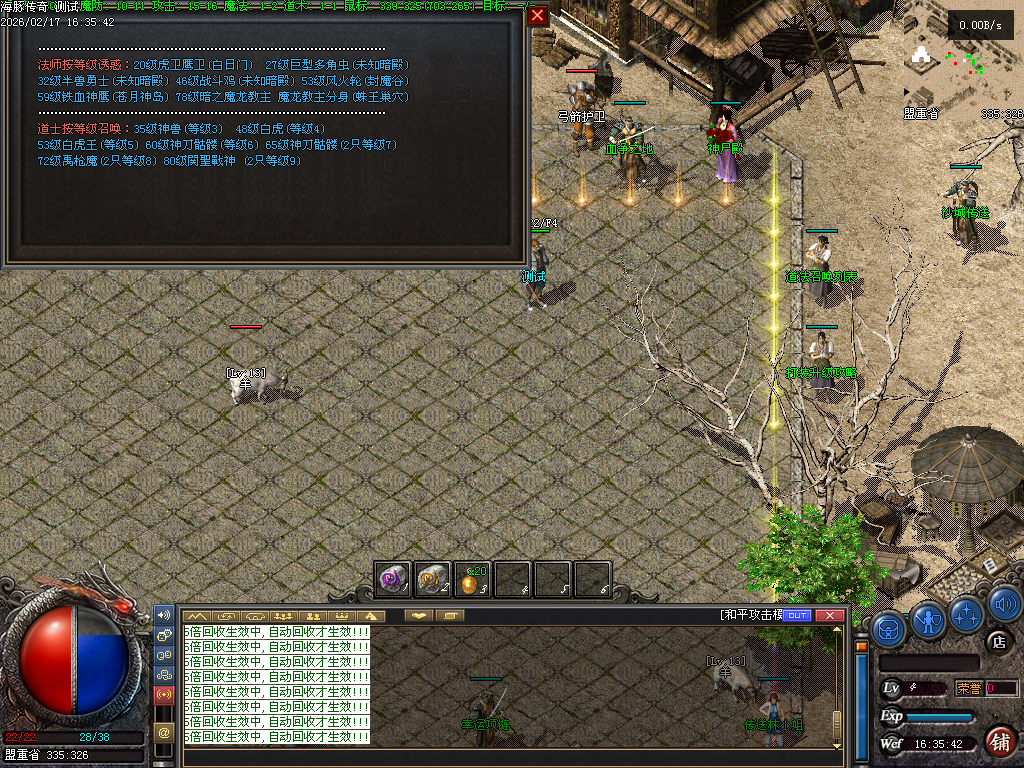Select the gold item stack x20
This screenshot has width=1024, height=768.
tap(472, 578)
